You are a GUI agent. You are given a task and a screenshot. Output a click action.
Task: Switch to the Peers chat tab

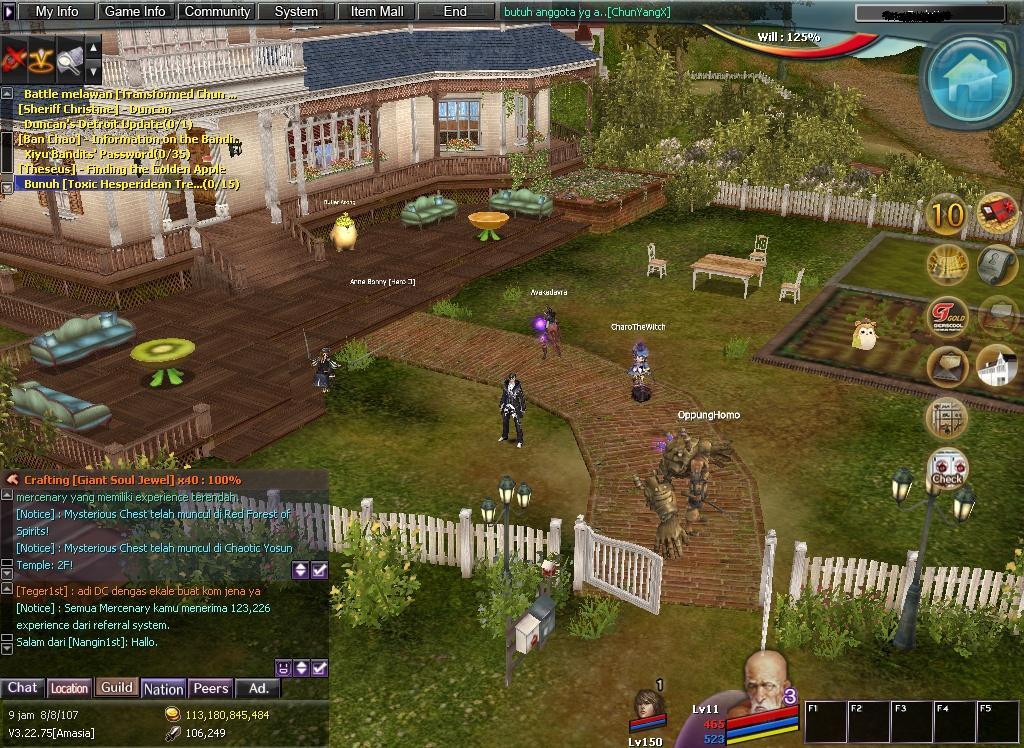click(211, 688)
